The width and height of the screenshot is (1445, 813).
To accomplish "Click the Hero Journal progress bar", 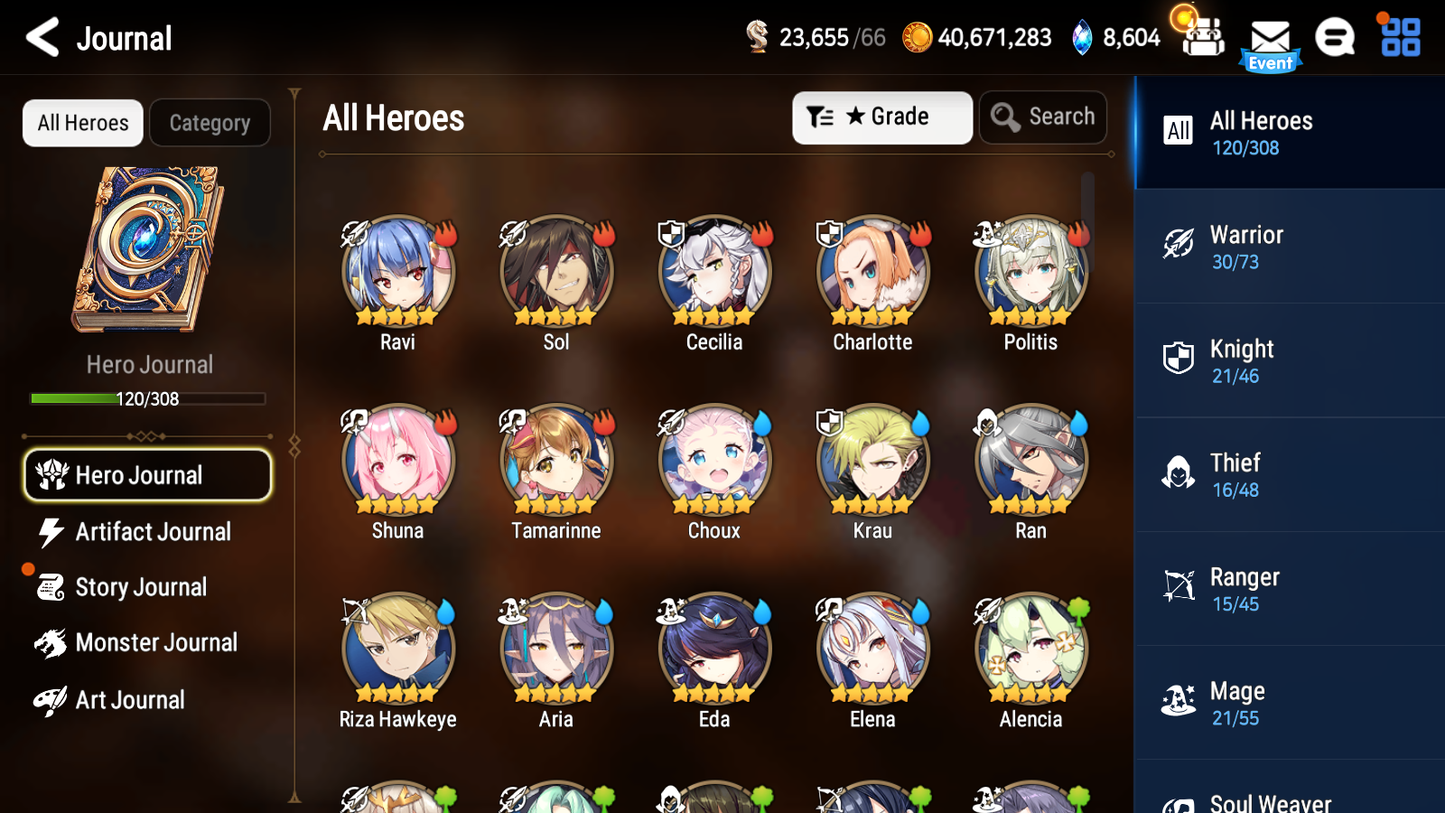I will click(x=149, y=398).
